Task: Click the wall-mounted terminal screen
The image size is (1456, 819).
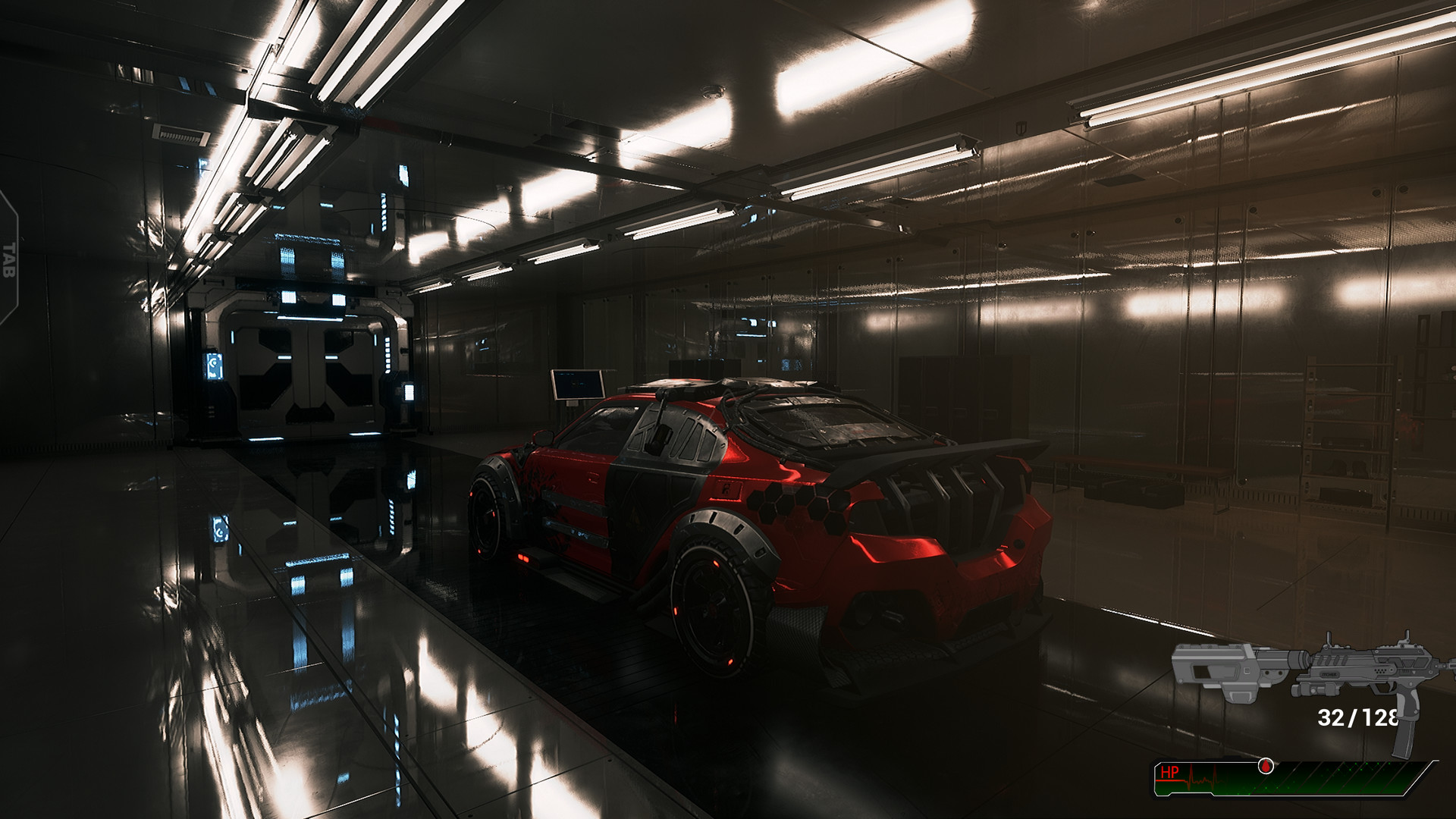Action: [x=579, y=383]
